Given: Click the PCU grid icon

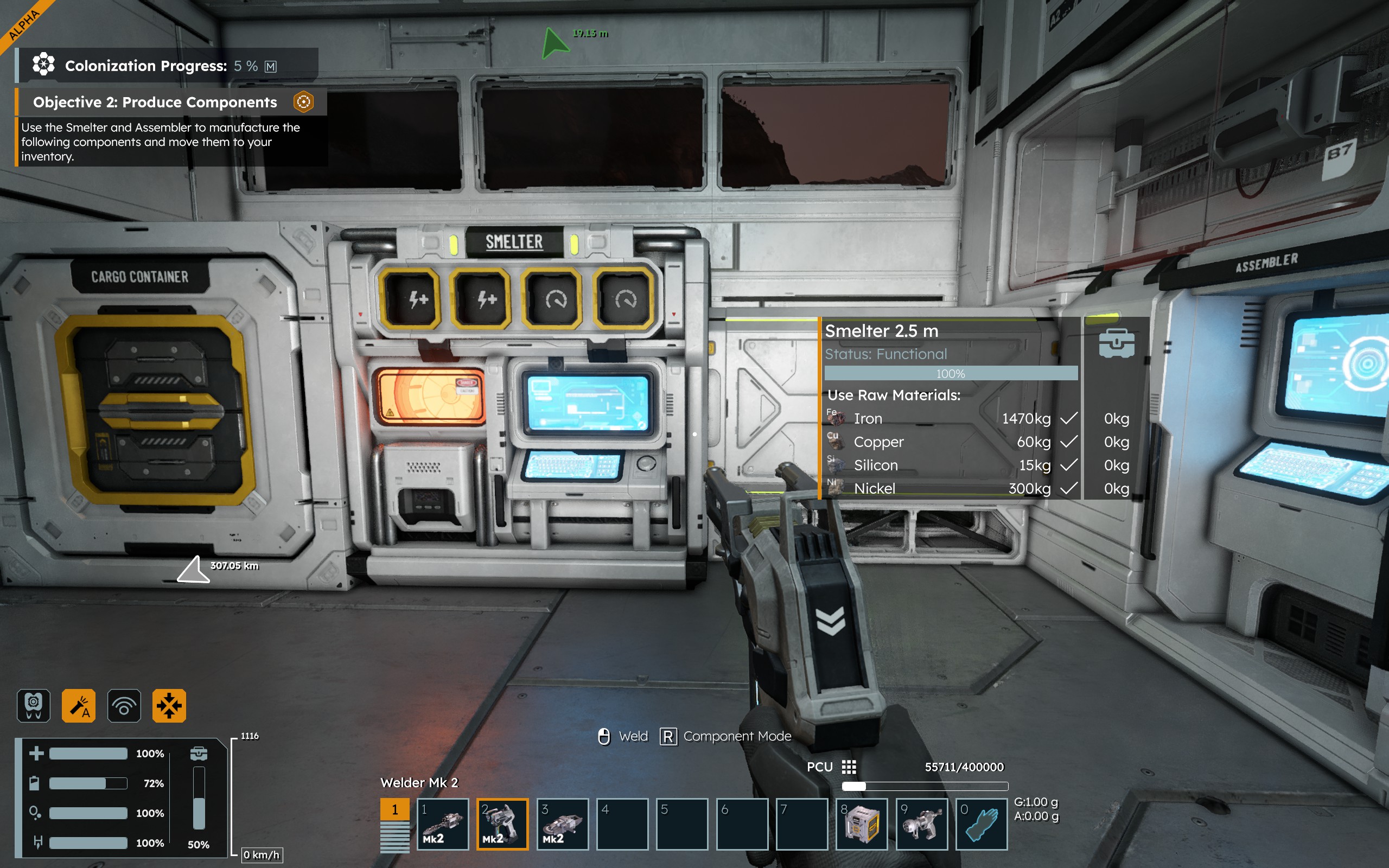Looking at the screenshot, I should (849, 767).
